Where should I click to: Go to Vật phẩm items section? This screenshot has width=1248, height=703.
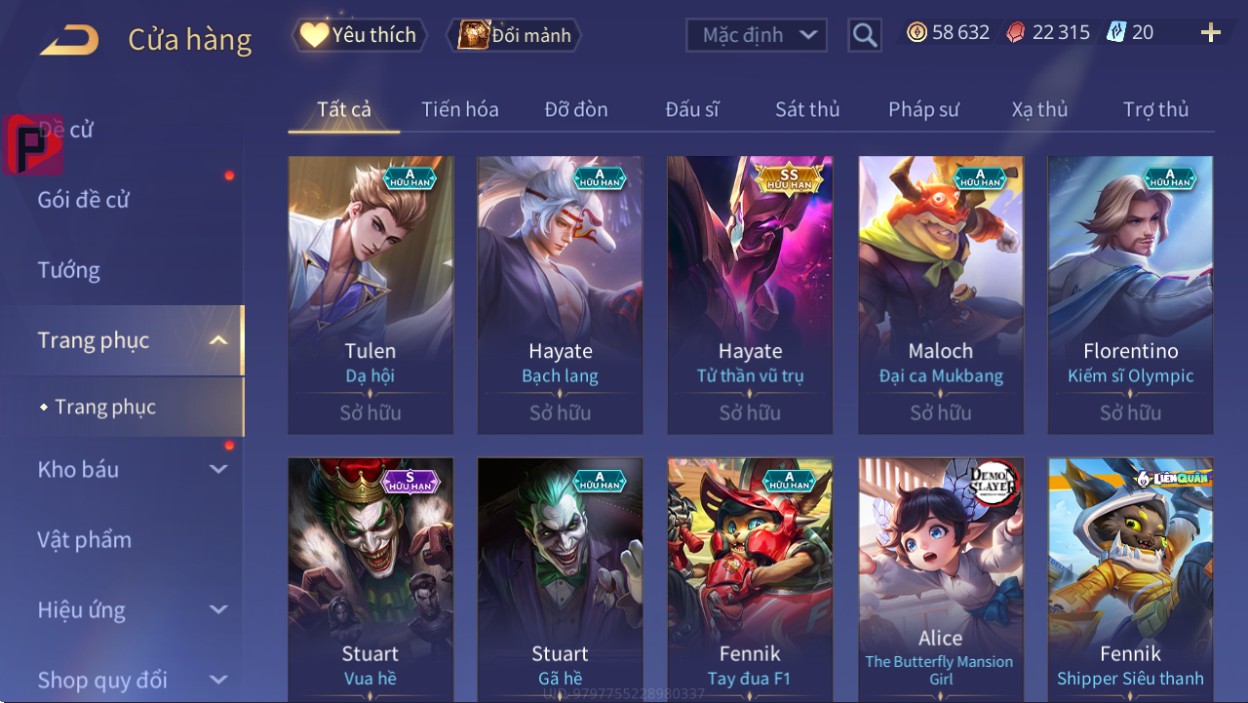(85, 540)
